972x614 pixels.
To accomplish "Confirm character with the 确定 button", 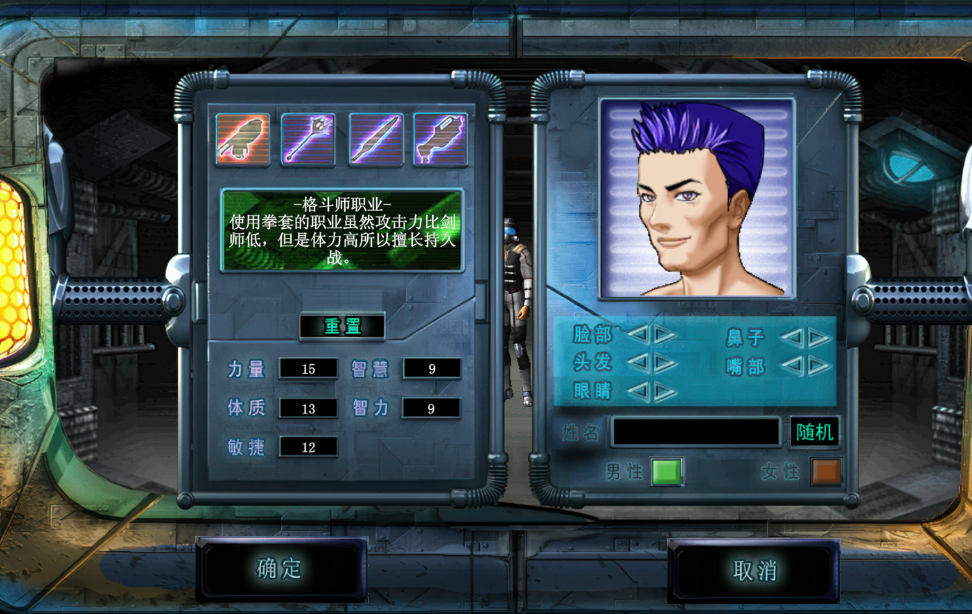I will [281, 569].
